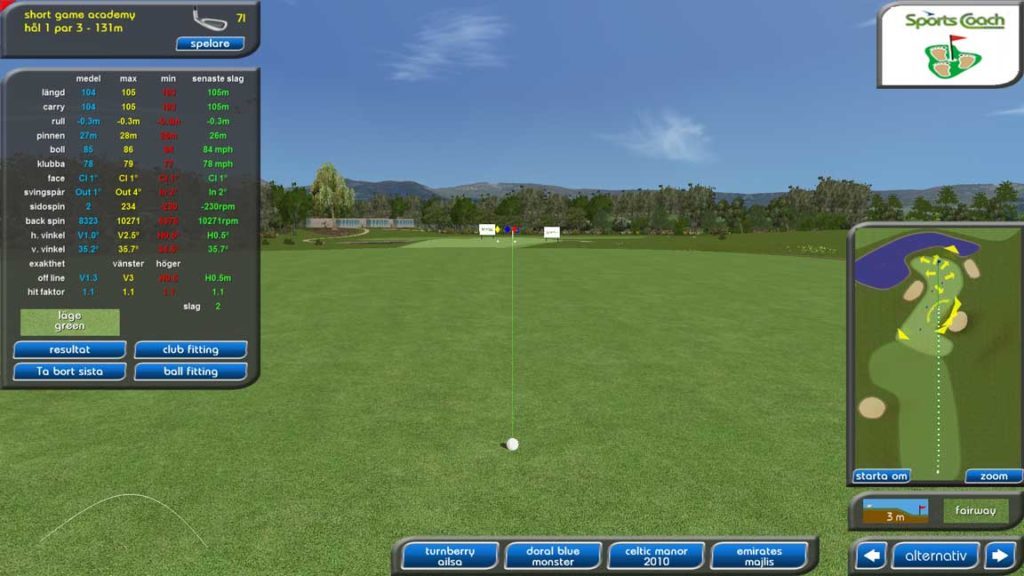Toggle the läge green setting
This screenshot has height=576, width=1024.
(70, 321)
